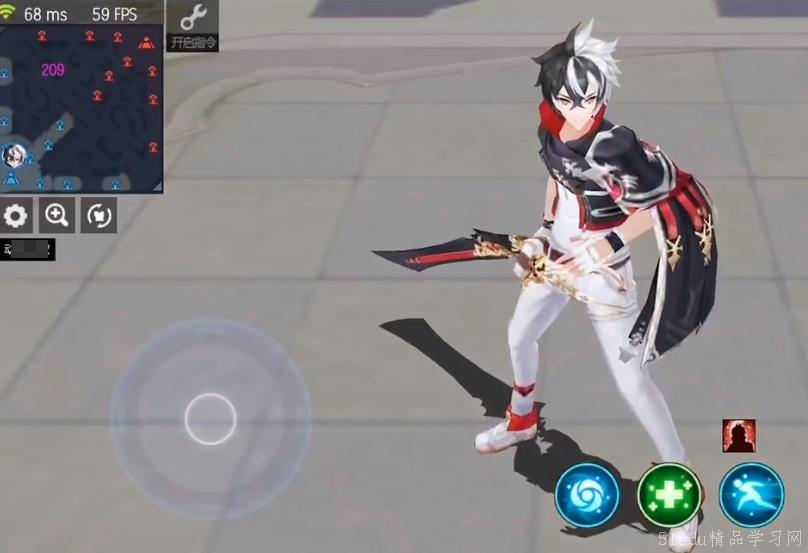Open the gear settings button
The image size is (808, 553).
pos(17,214)
